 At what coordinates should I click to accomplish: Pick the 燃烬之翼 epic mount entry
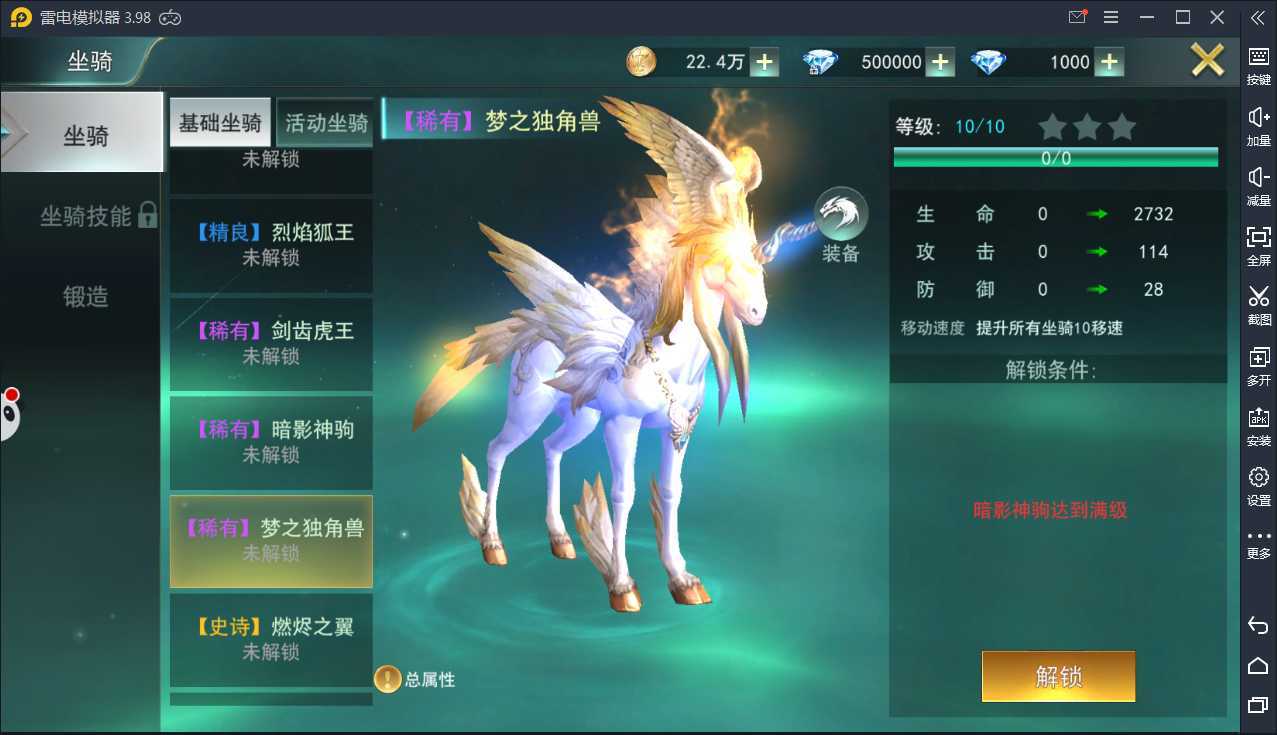(x=271, y=639)
